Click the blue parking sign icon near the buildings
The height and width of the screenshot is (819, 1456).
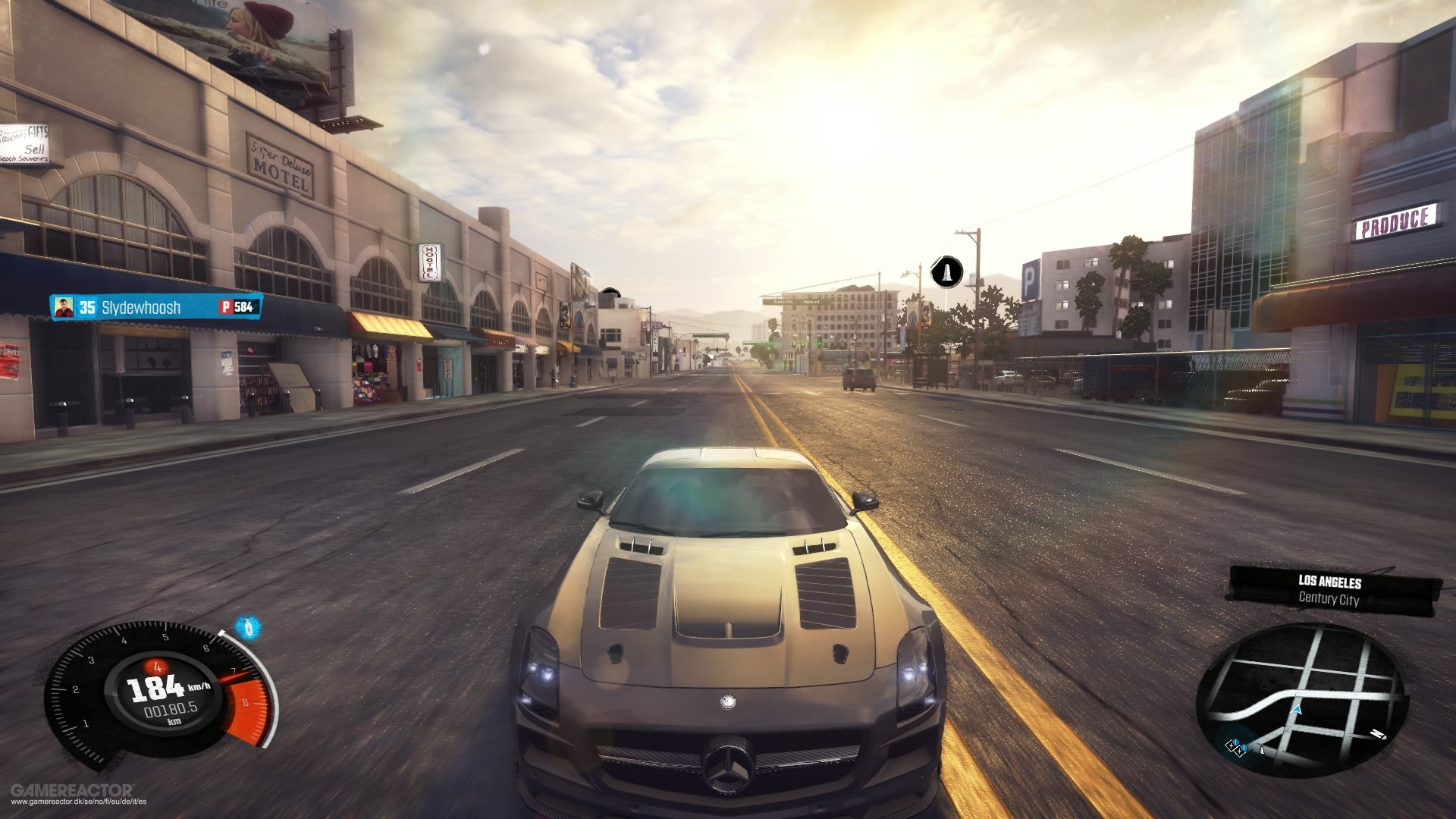[x=1032, y=280]
